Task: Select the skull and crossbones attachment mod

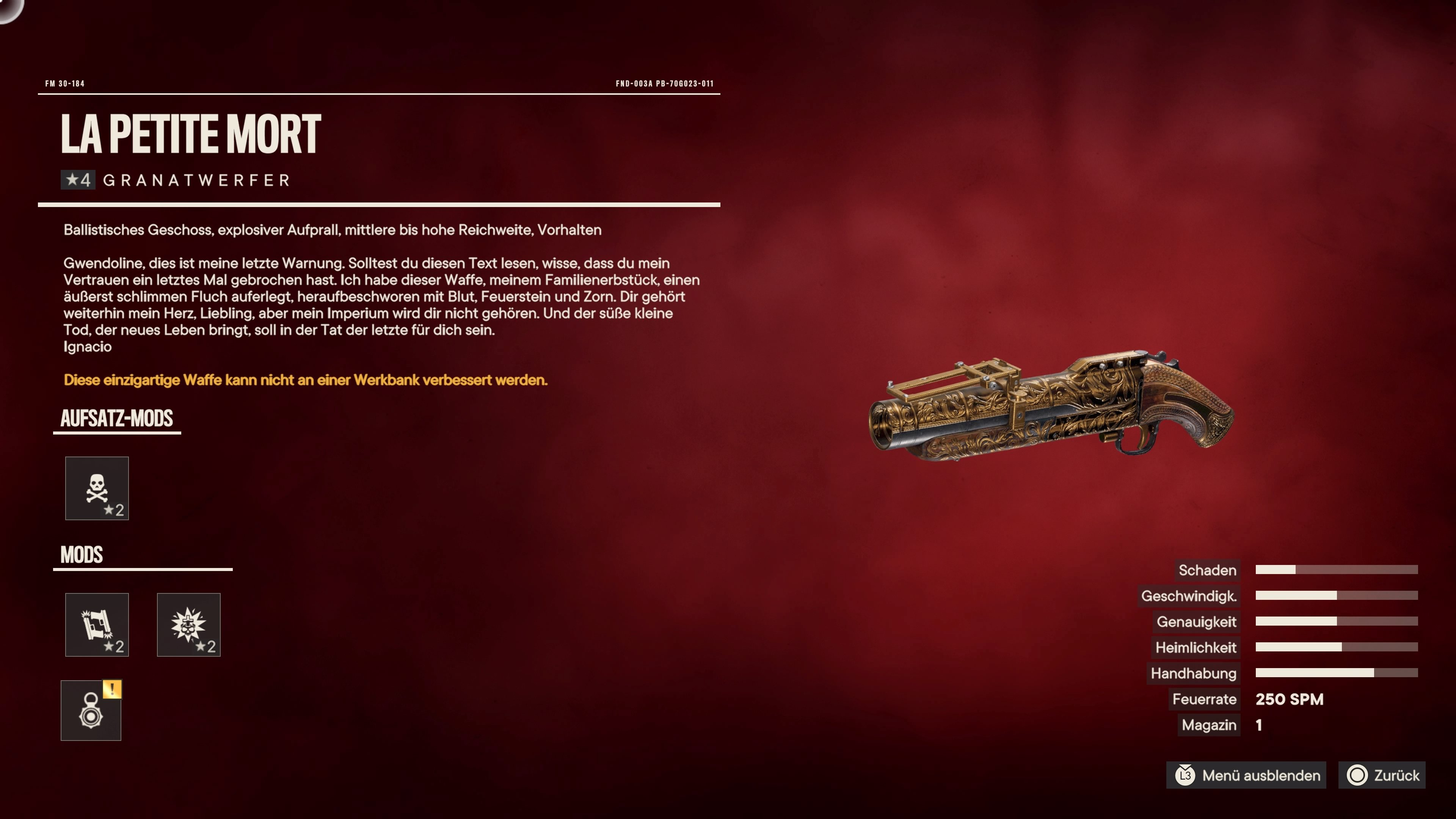Action: tap(97, 488)
